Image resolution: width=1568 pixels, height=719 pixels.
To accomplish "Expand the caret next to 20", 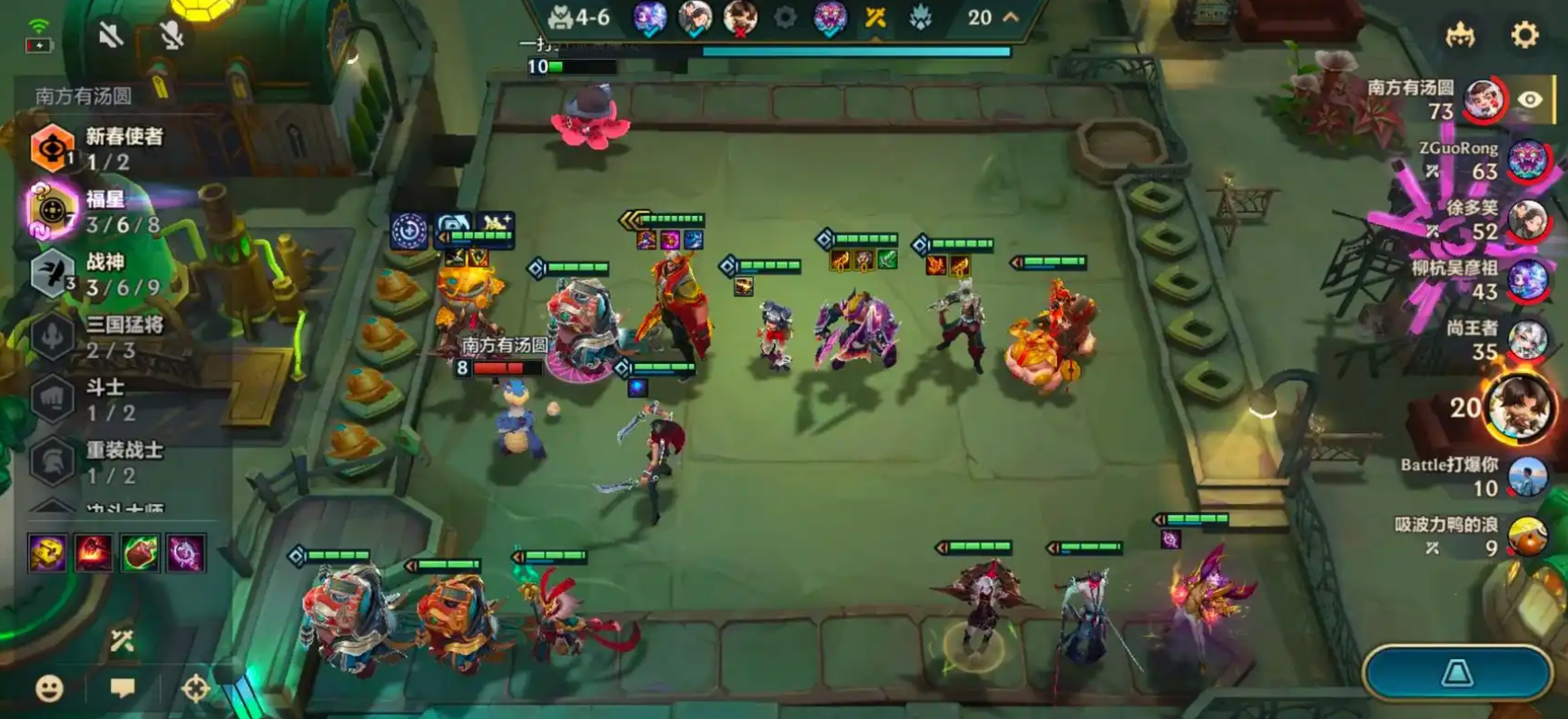I will click(1011, 17).
